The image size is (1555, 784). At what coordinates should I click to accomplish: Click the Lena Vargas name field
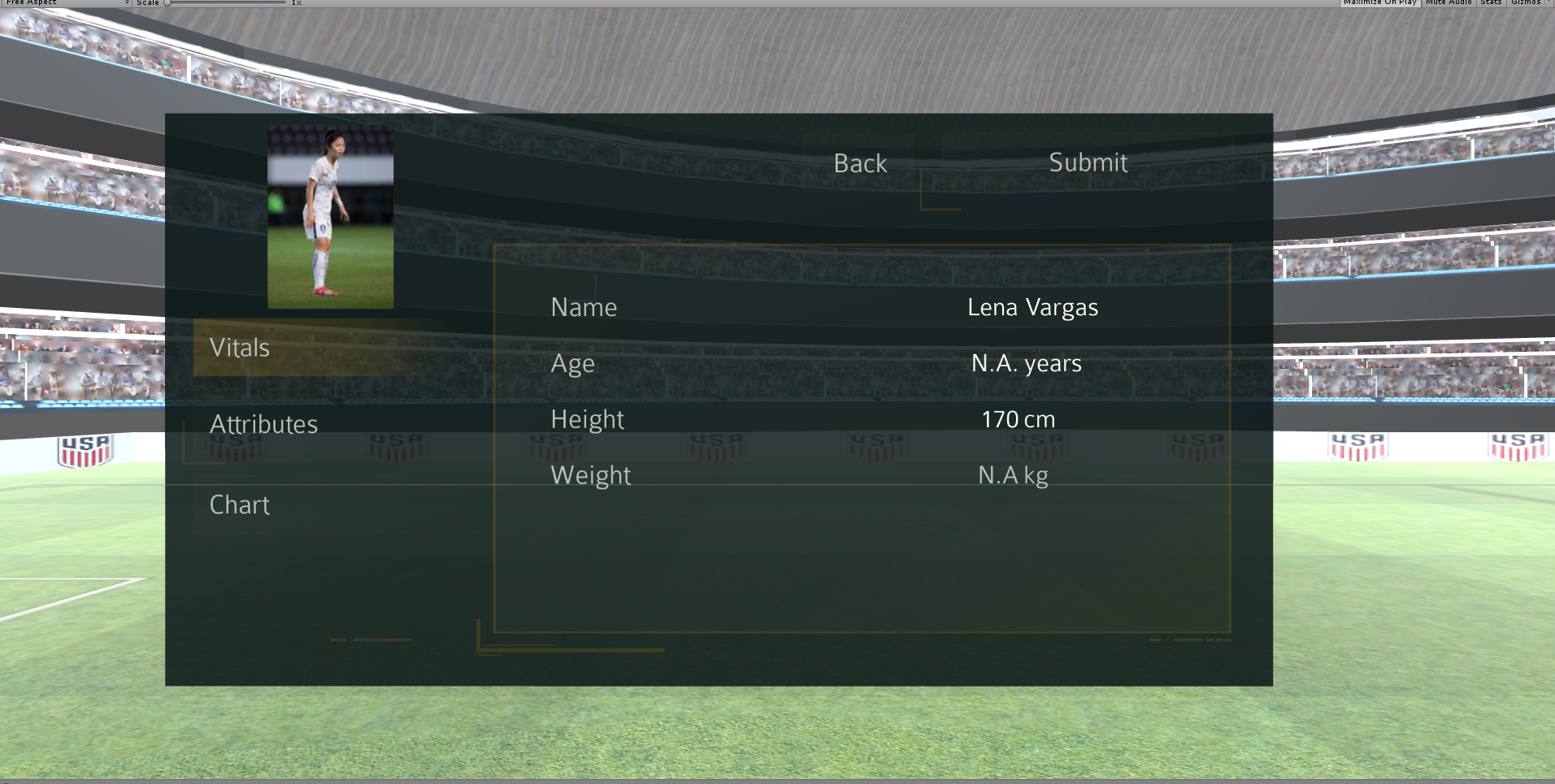point(1032,307)
